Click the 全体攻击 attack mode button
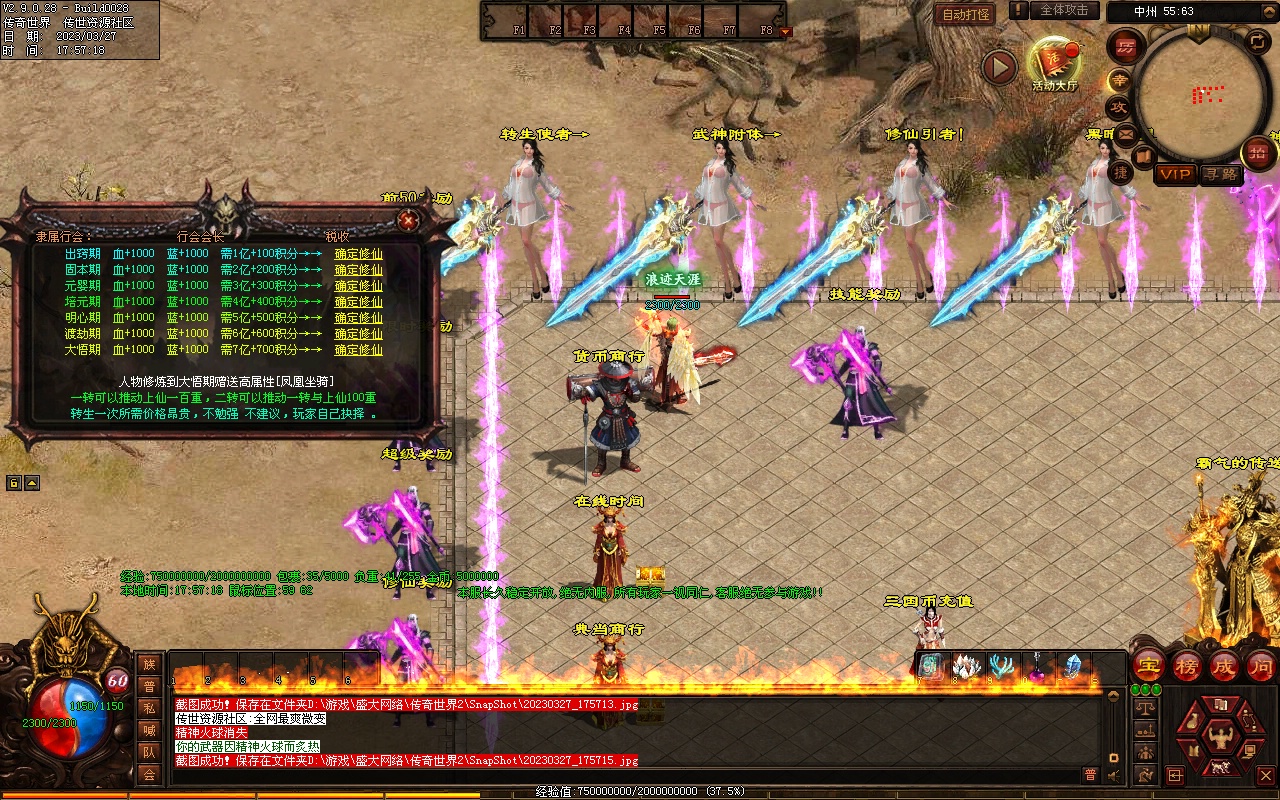The height and width of the screenshot is (800, 1280). click(1063, 10)
